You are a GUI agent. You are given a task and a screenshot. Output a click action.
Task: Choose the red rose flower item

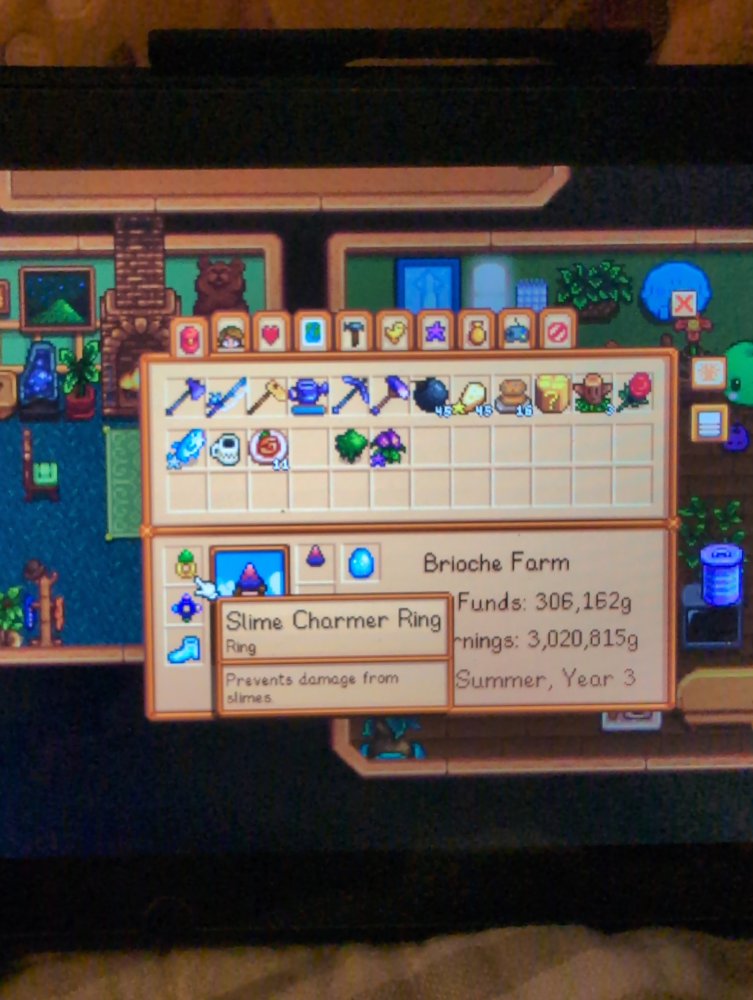pos(634,393)
